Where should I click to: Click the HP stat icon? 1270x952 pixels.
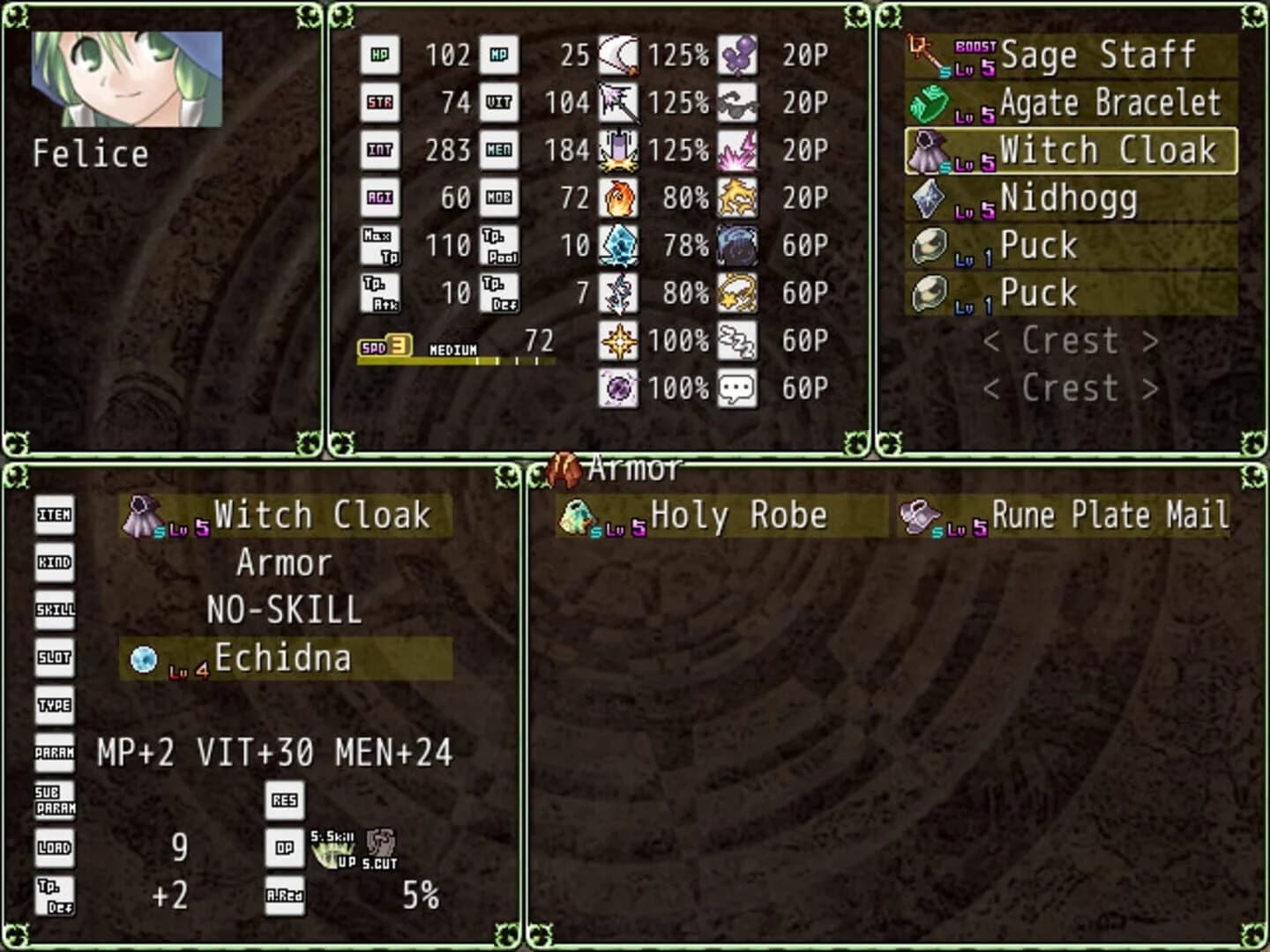pos(383,55)
